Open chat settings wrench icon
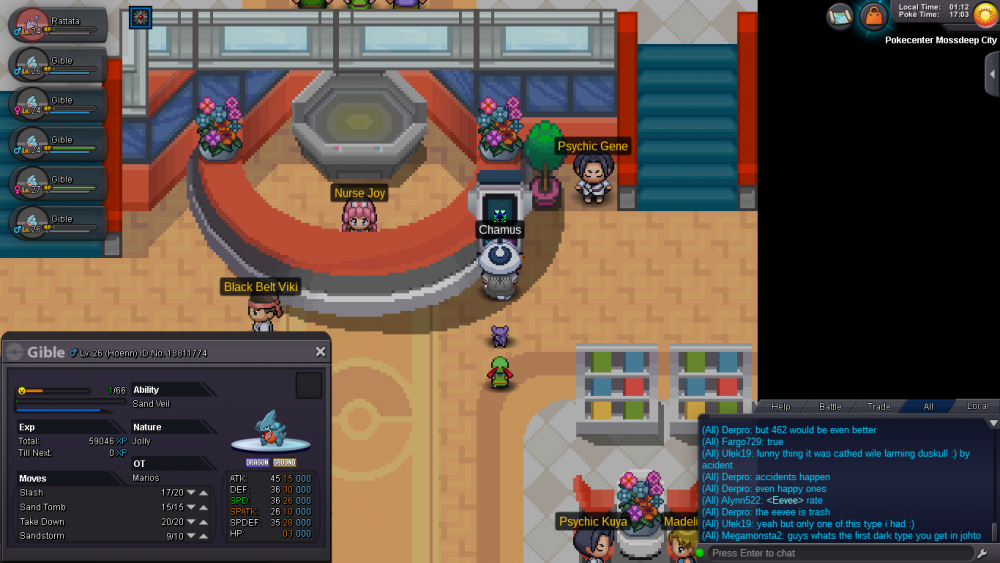Image resolution: width=1000 pixels, height=563 pixels. tap(983, 553)
